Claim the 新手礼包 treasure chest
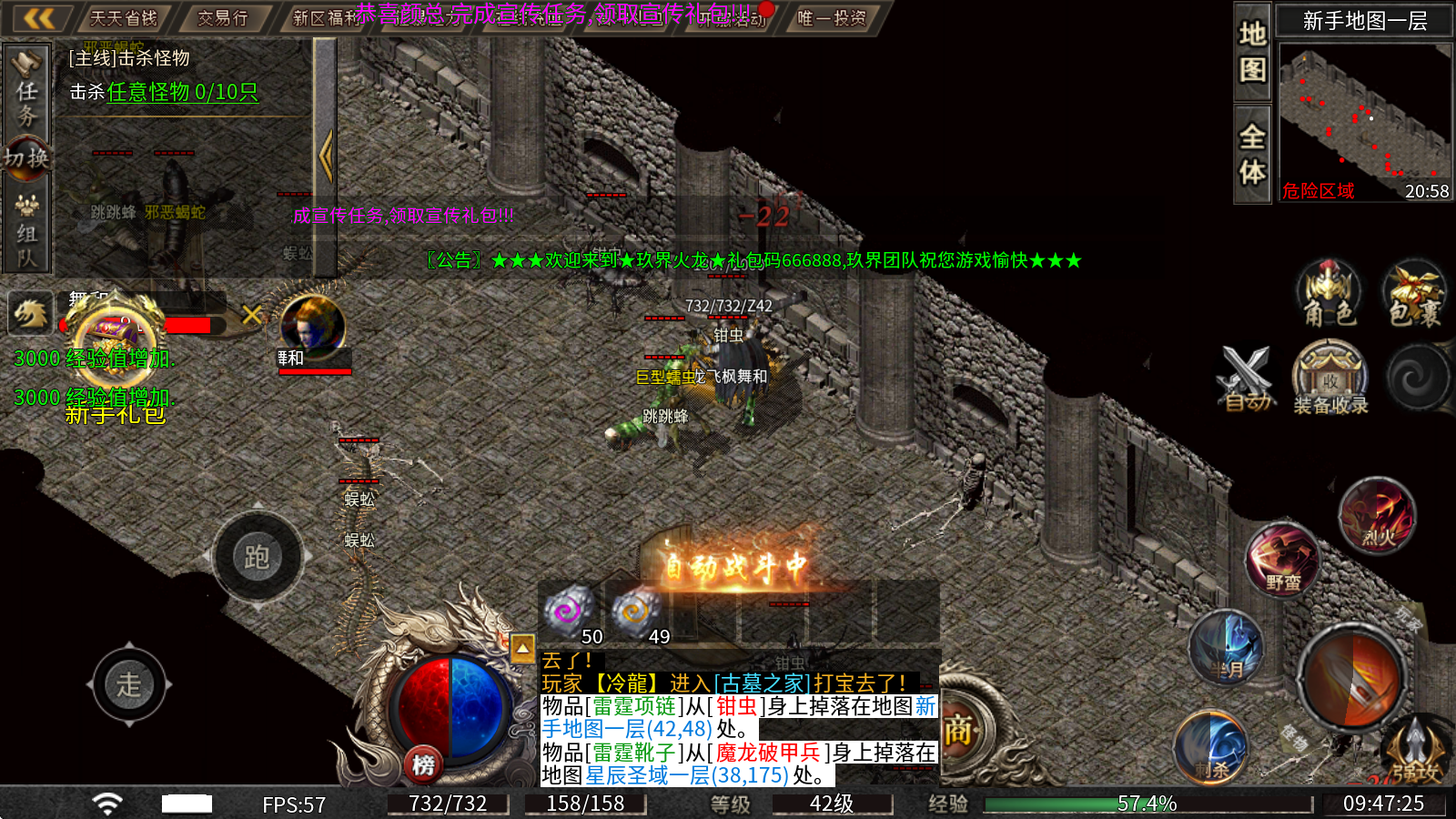1456x819 pixels. 116,341
